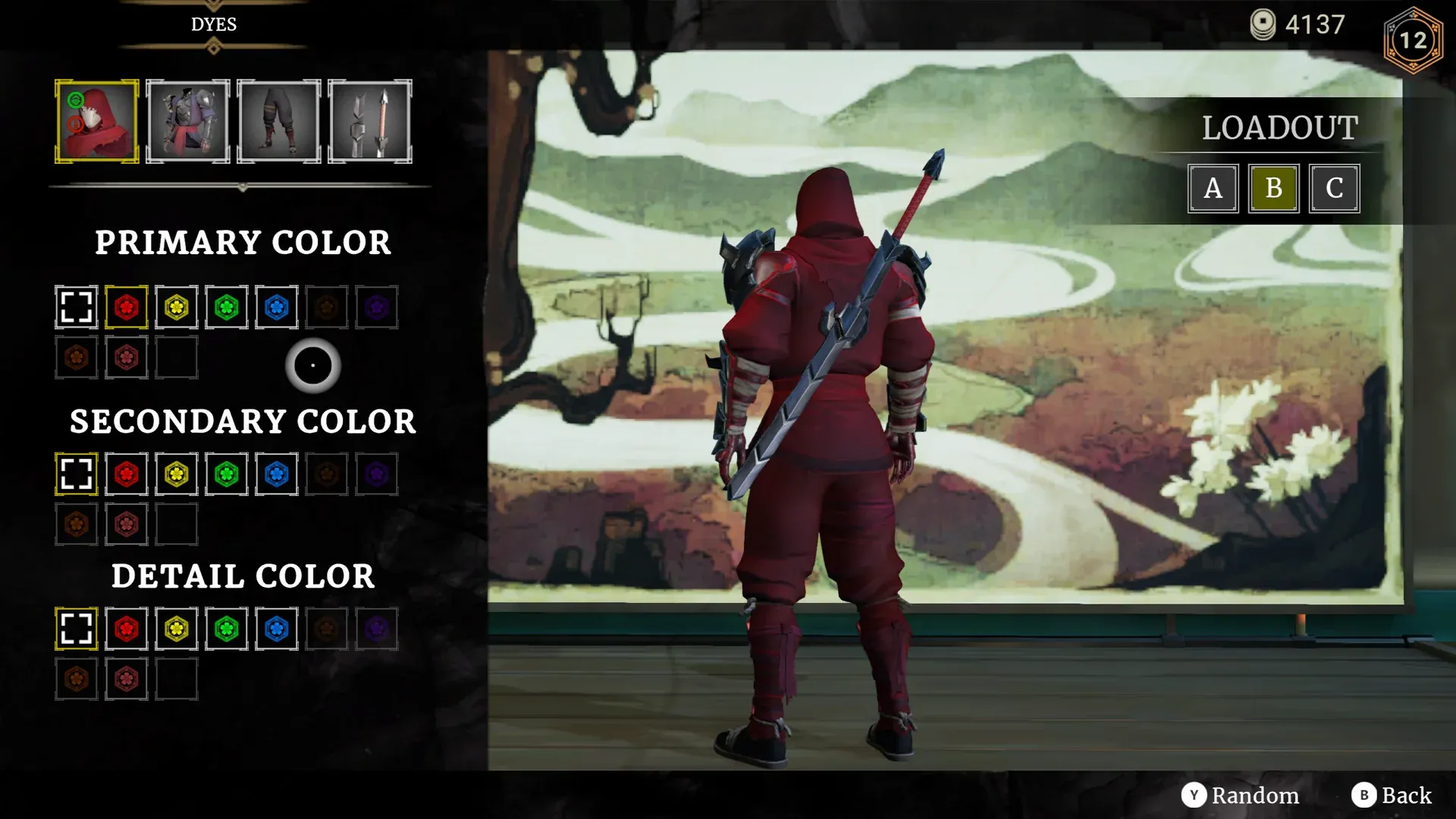Select the brown dye under Secondary Color
Screen dimensions: 1456x819
tap(327, 474)
